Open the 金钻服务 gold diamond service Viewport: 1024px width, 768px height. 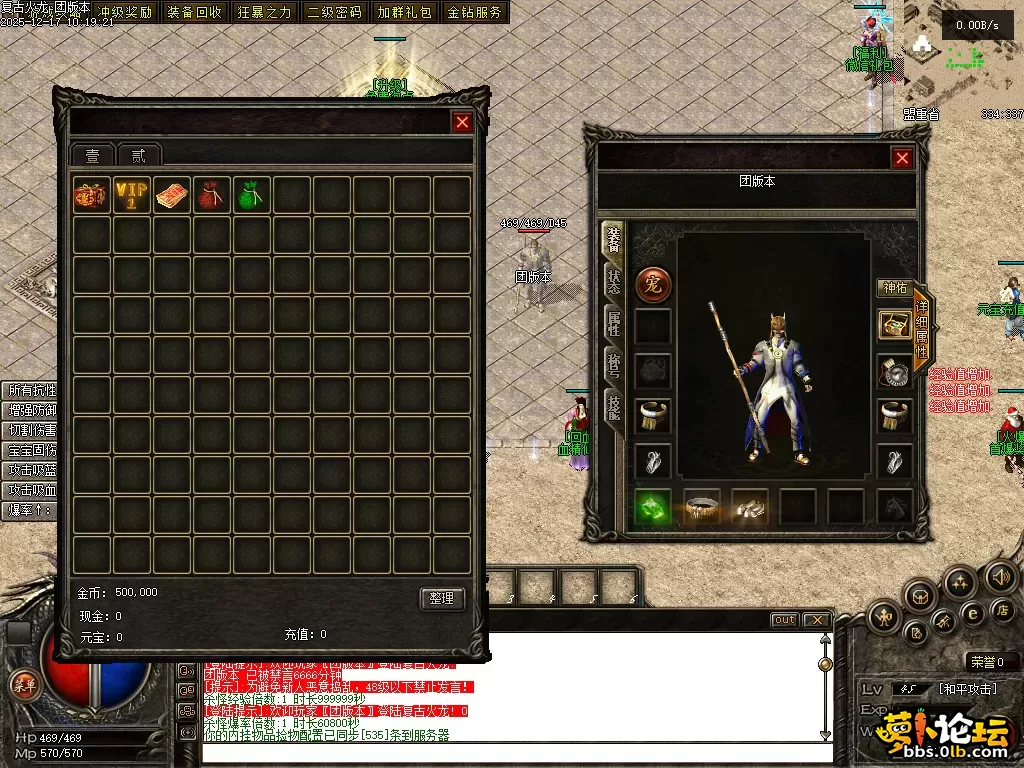[474, 12]
